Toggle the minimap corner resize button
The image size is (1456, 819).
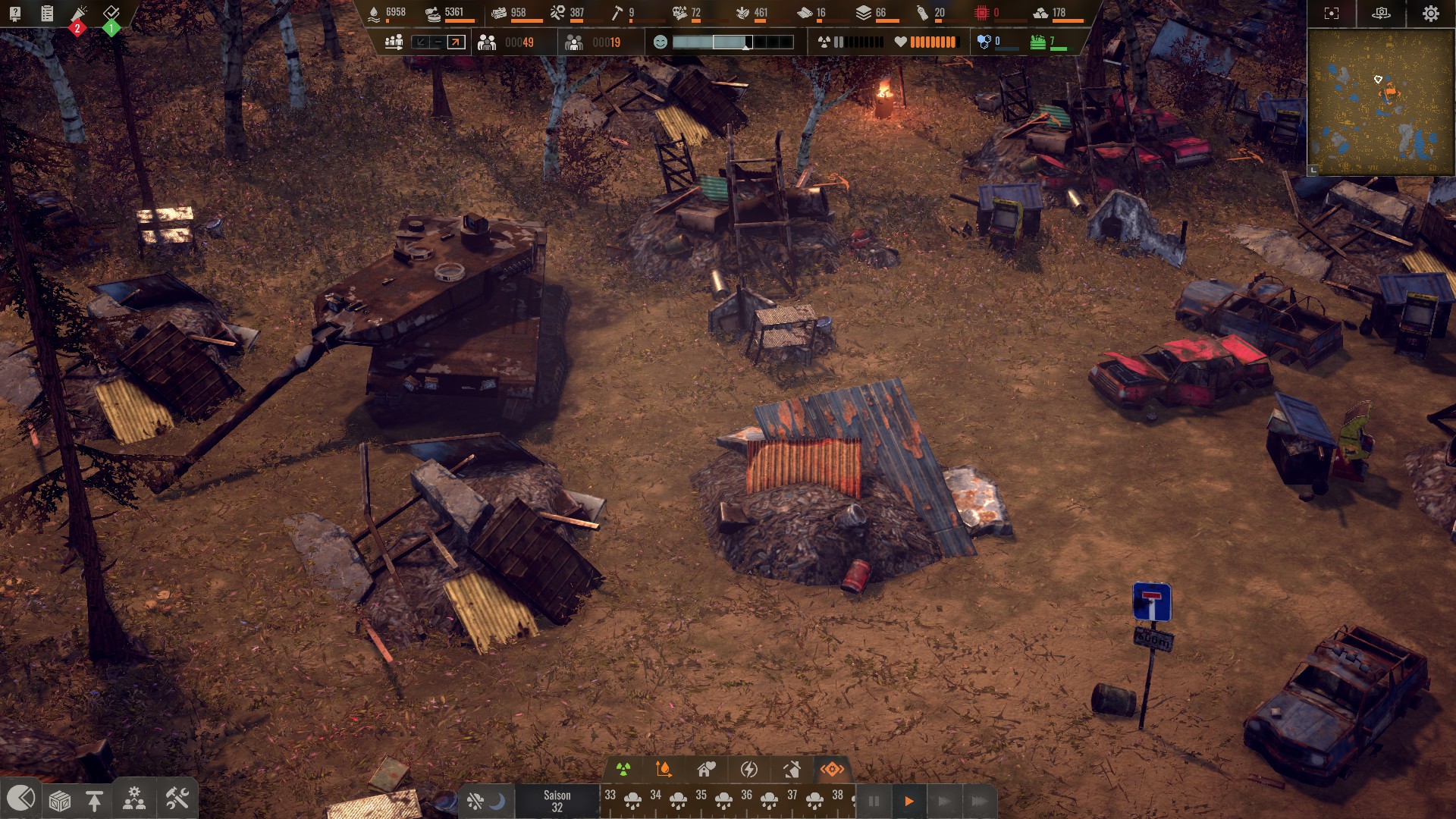pyautogui.click(x=1313, y=171)
